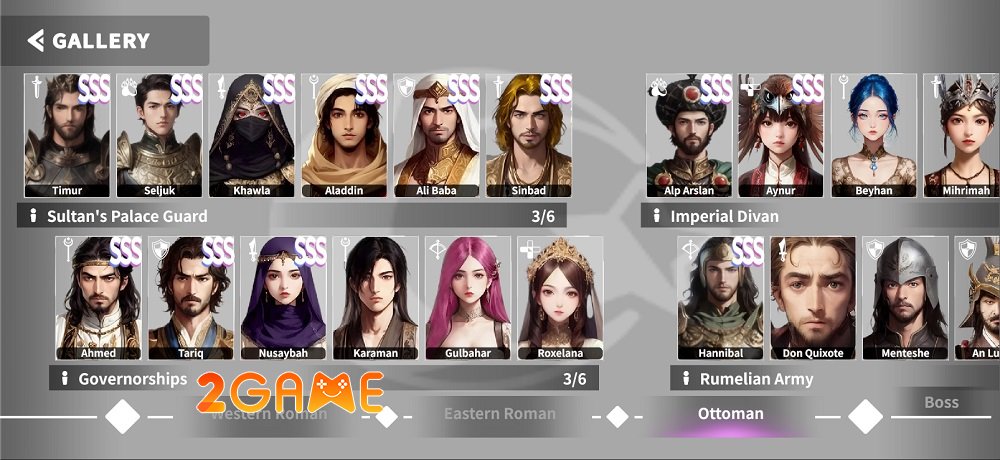
Task: Open the Gulbahar portrait card
Action: point(468,298)
